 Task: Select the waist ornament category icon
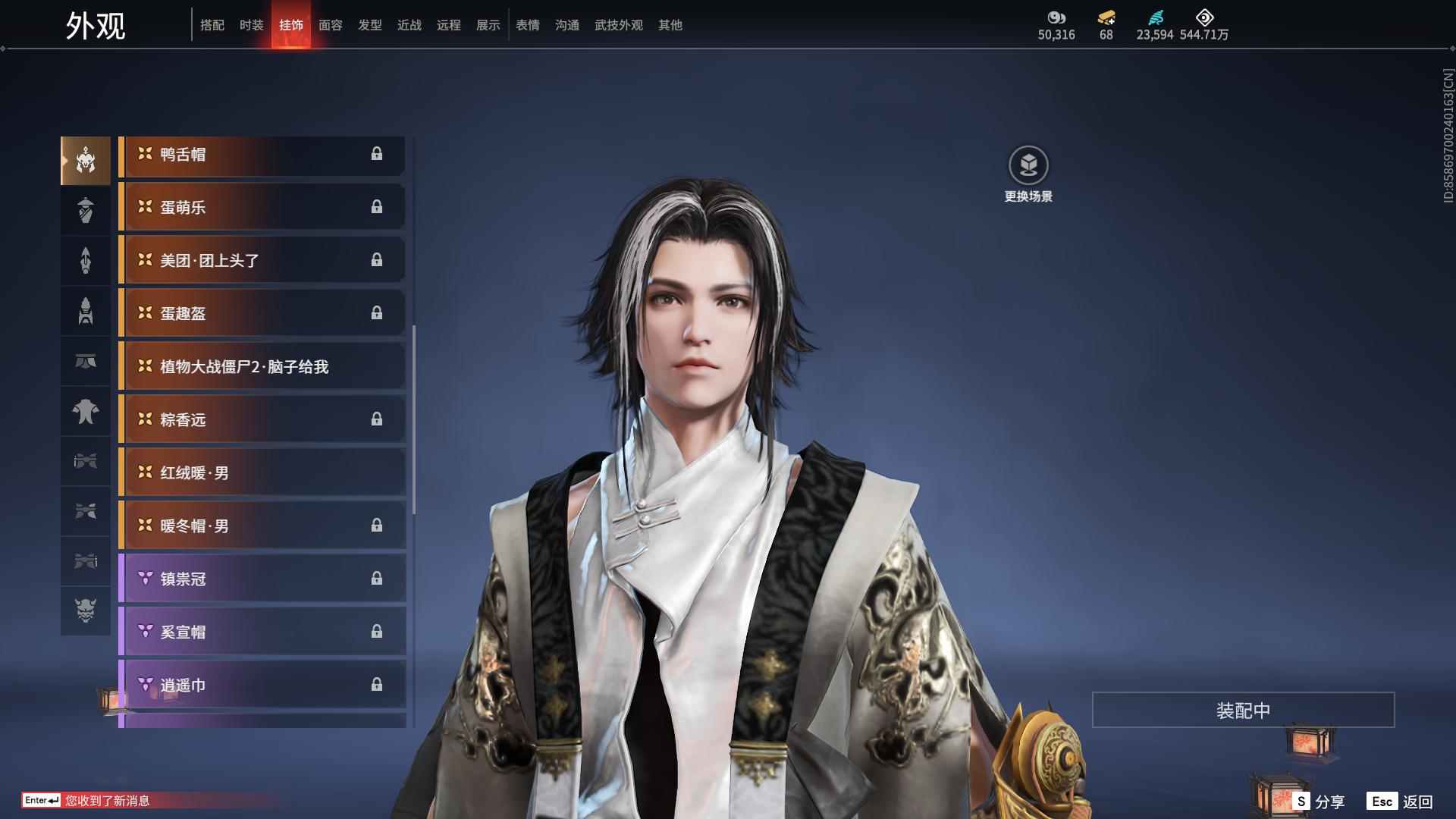pyautogui.click(x=86, y=362)
